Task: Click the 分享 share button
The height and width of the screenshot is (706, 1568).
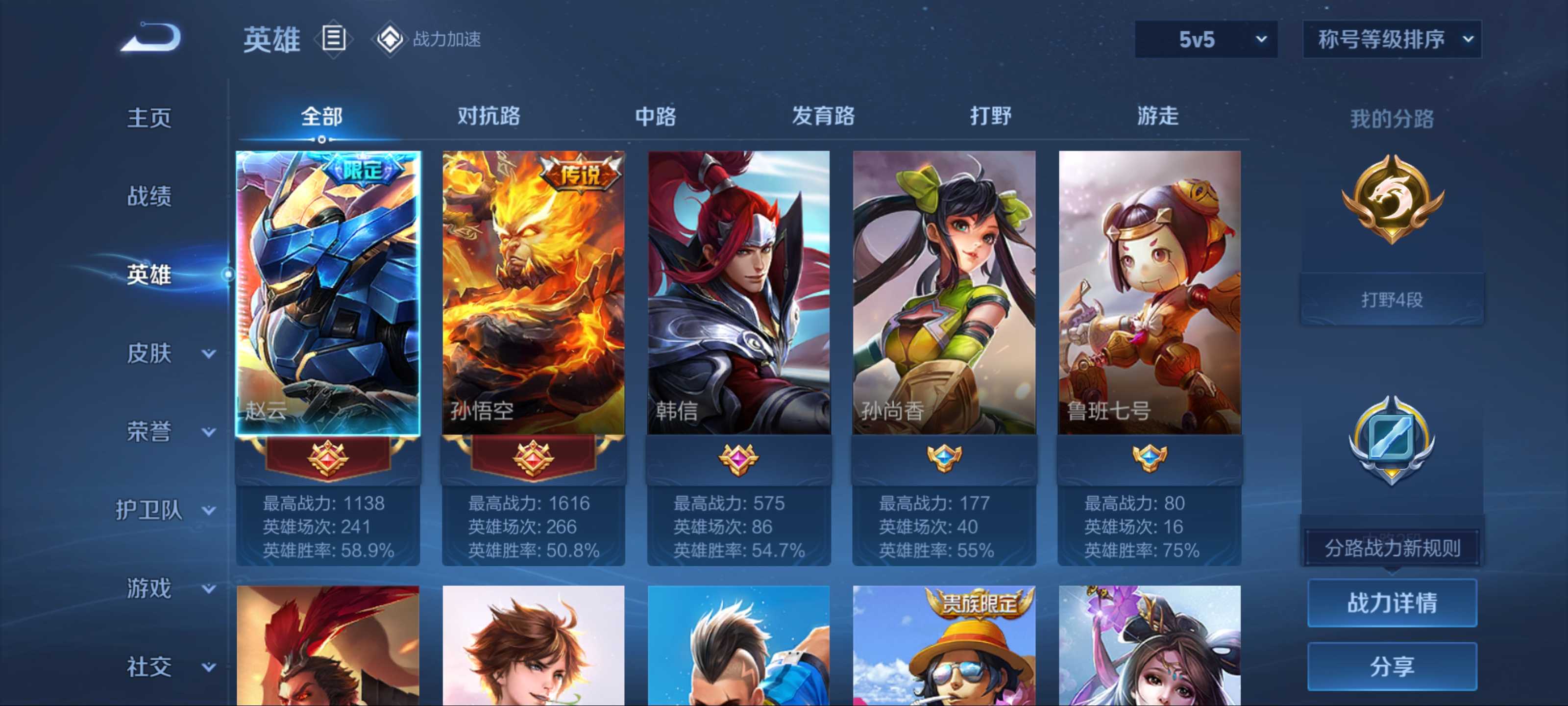Action: point(1392,666)
